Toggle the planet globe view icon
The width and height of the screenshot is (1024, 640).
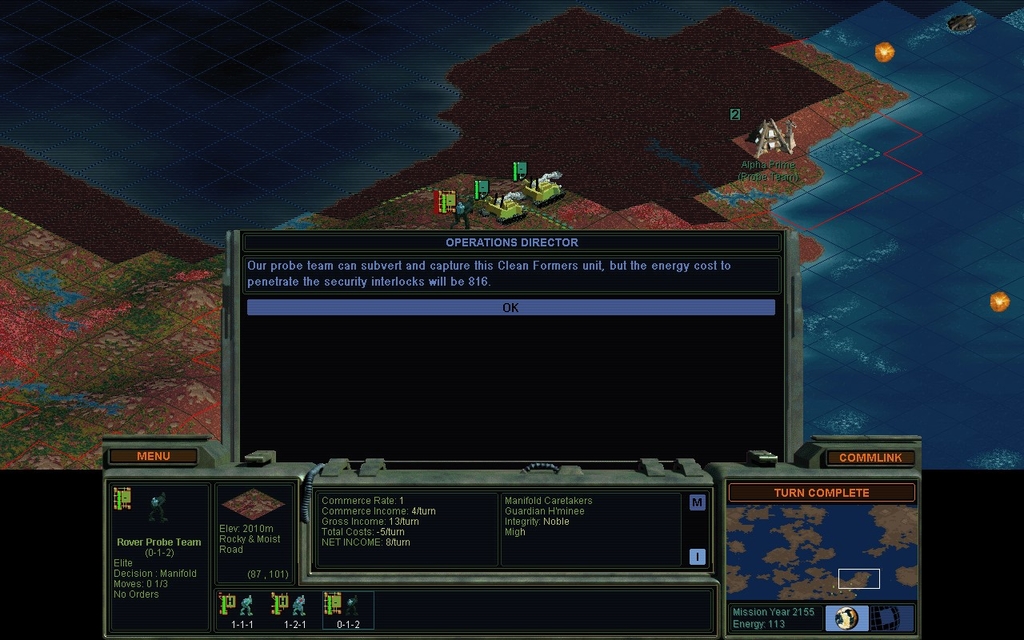846,617
